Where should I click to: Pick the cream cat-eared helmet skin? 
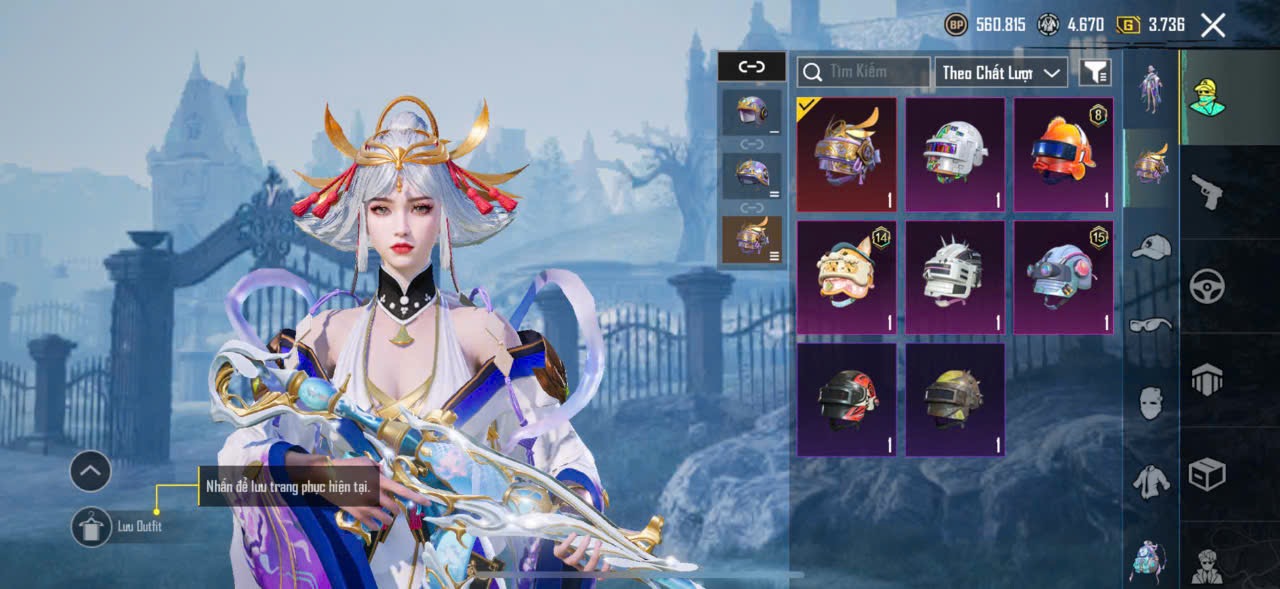(x=846, y=277)
